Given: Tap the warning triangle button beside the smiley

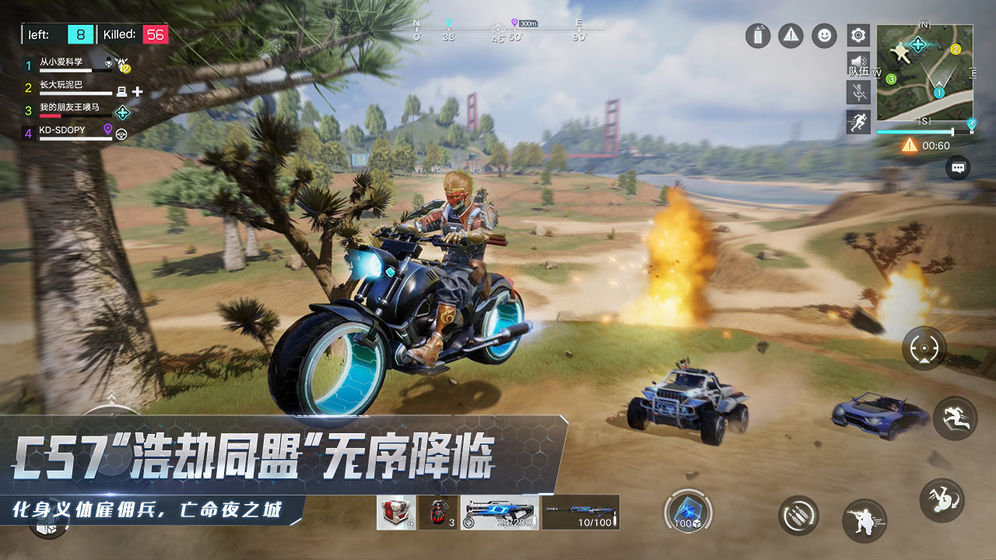Looking at the screenshot, I should pyautogui.click(x=791, y=36).
